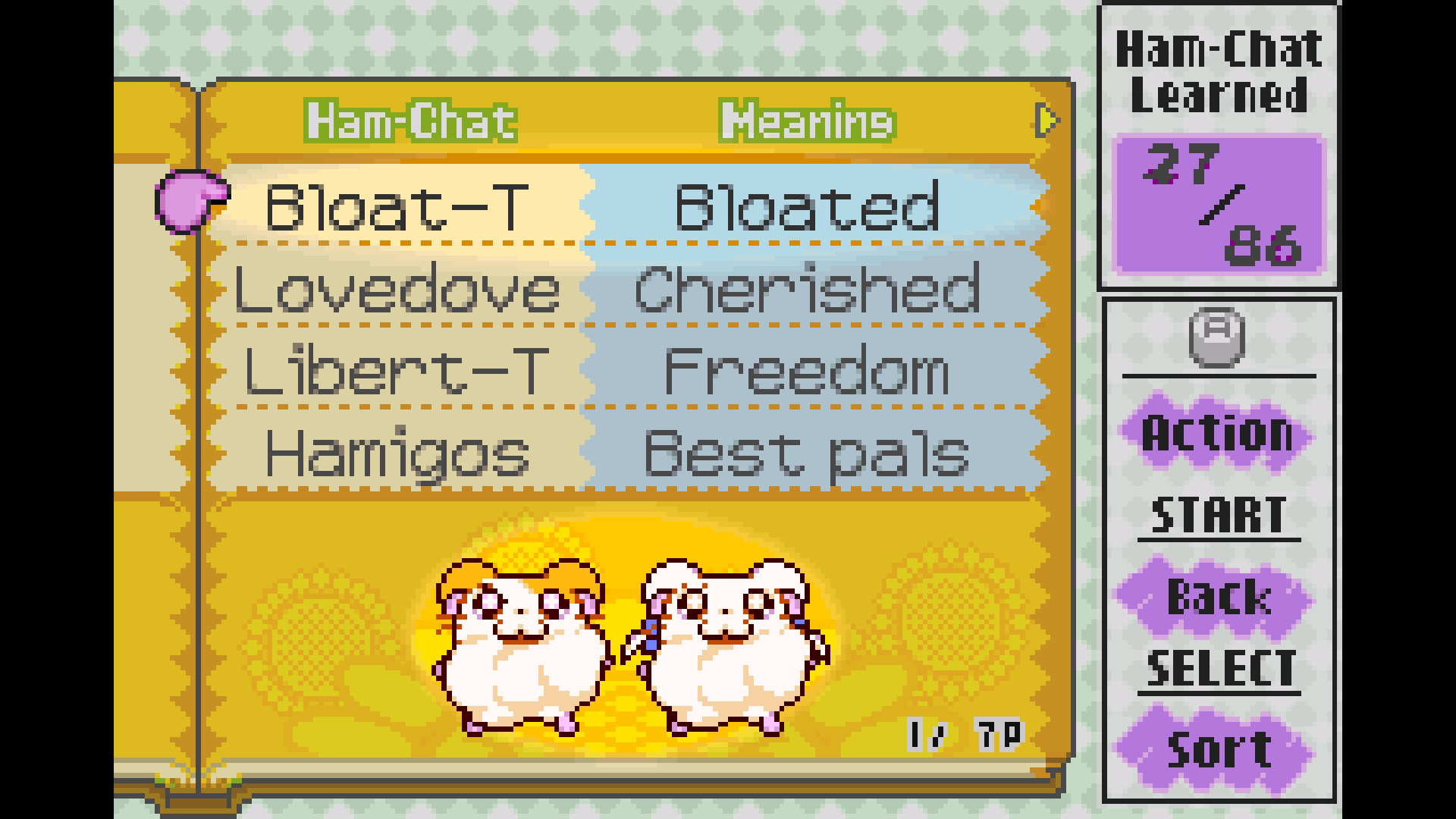Go back using the Back button

[1217, 597]
